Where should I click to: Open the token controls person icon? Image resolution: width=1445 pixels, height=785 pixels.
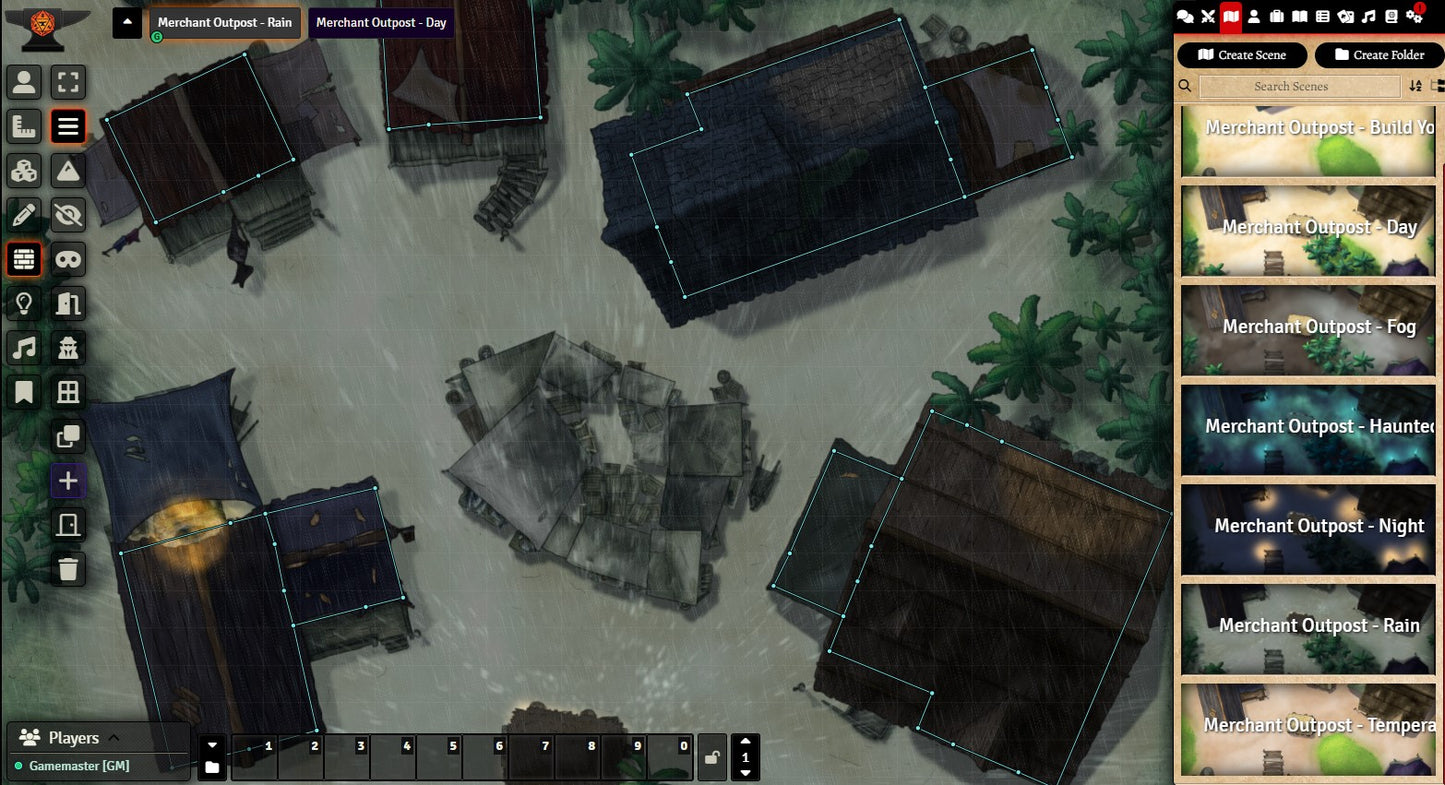point(24,82)
